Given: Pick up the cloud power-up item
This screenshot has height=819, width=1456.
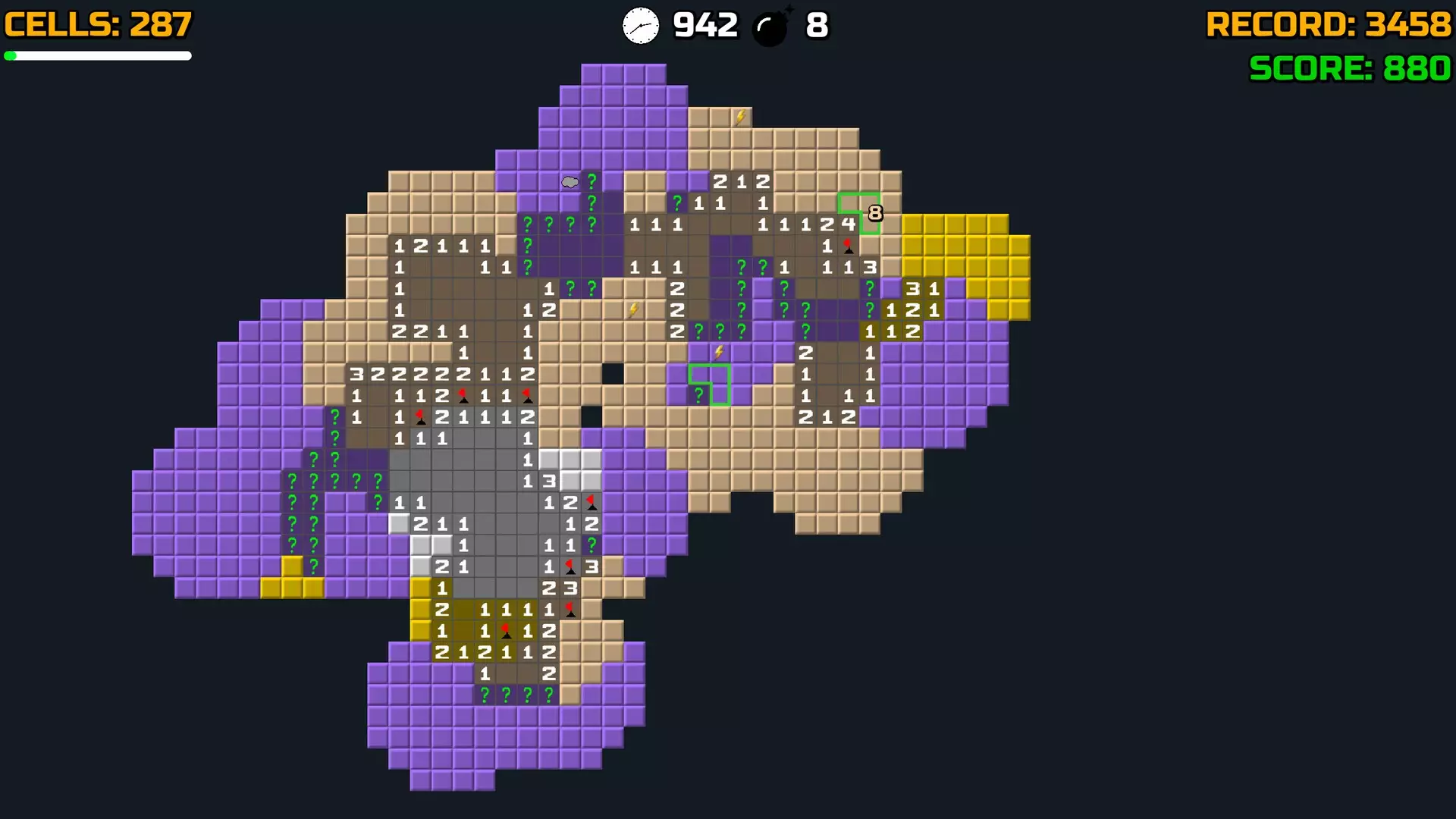Looking at the screenshot, I should point(569,181).
